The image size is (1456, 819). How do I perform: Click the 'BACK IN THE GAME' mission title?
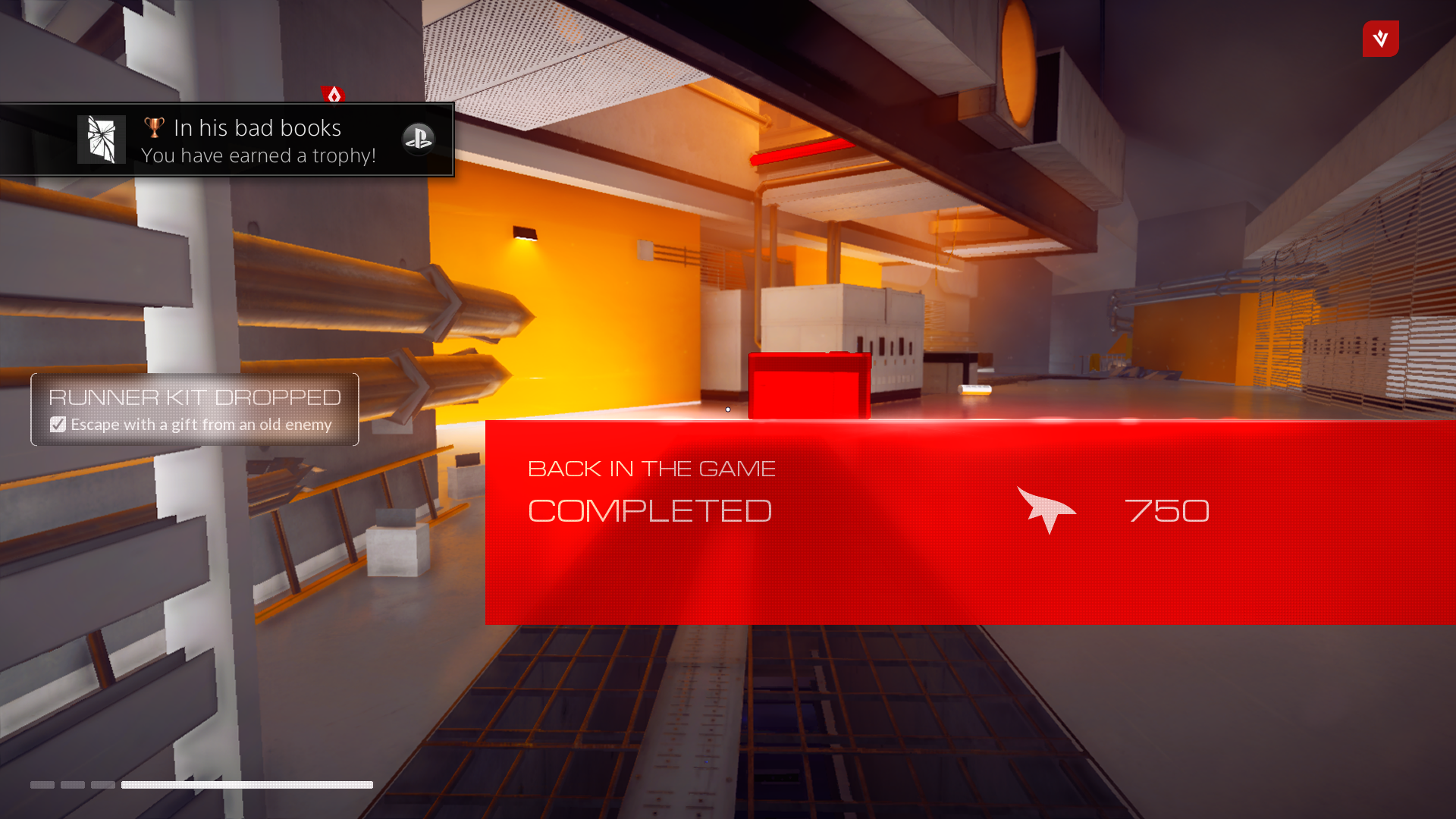click(651, 468)
